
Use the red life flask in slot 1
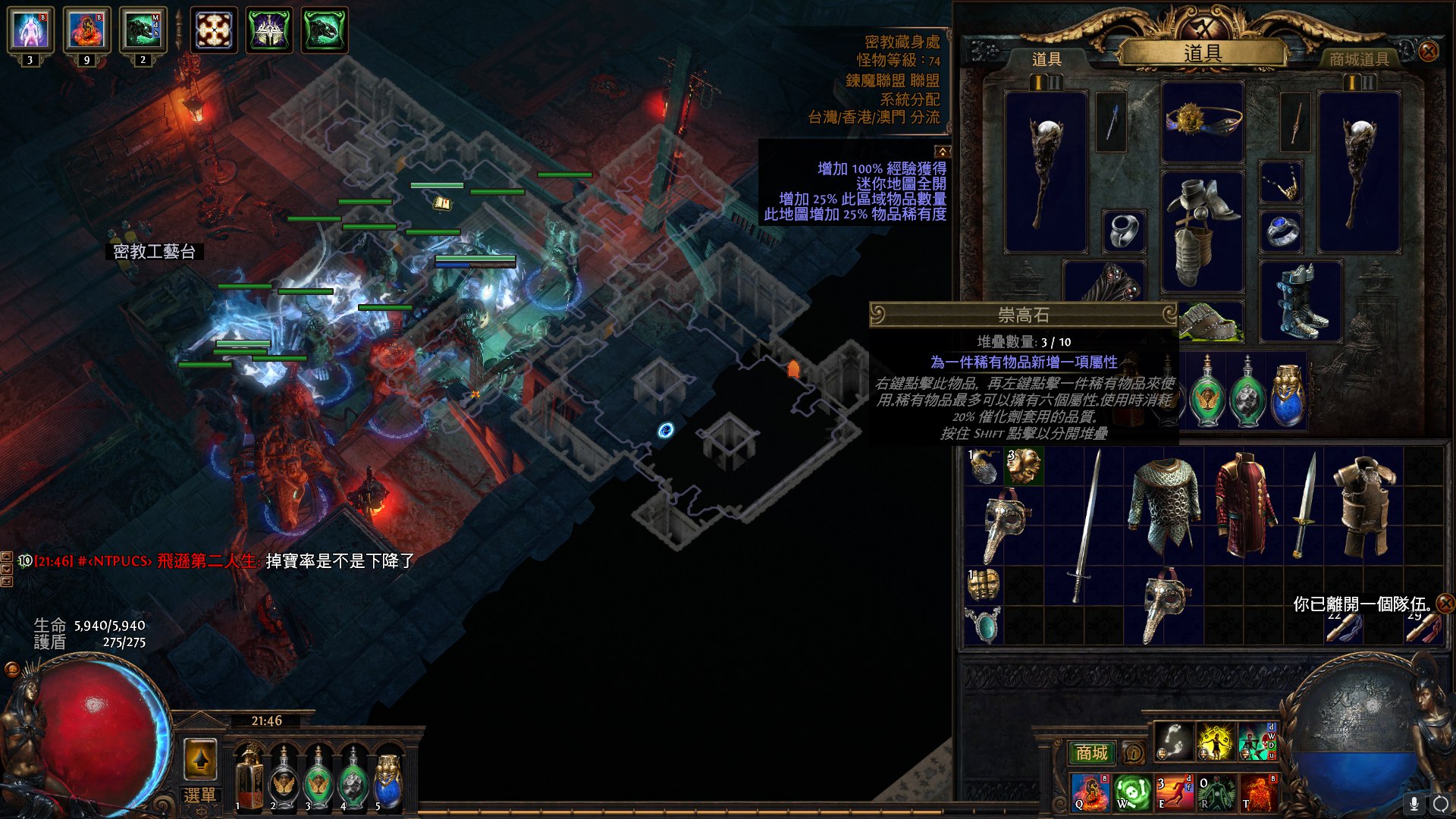tap(248, 781)
